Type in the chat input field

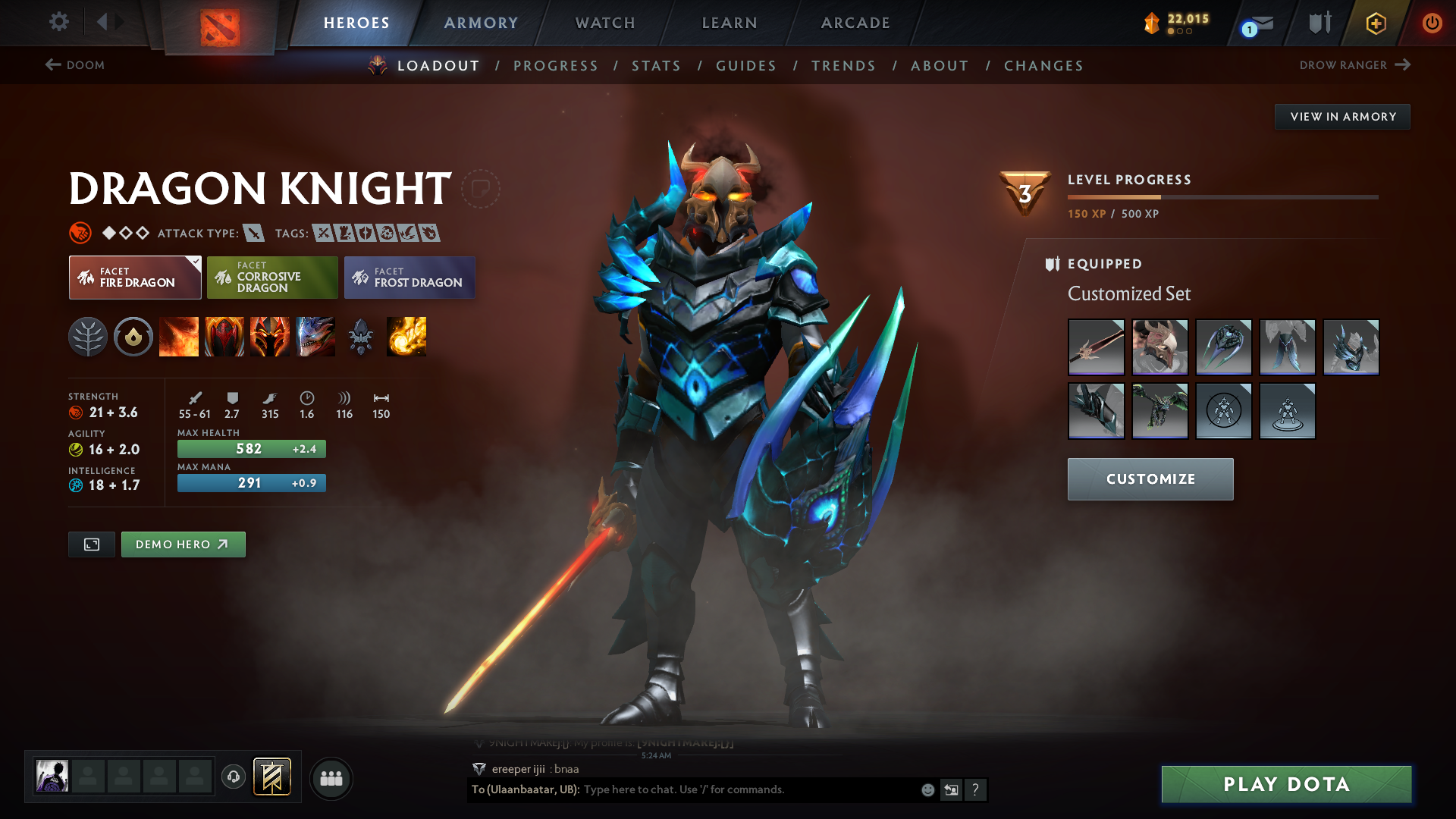coord(682,789)
